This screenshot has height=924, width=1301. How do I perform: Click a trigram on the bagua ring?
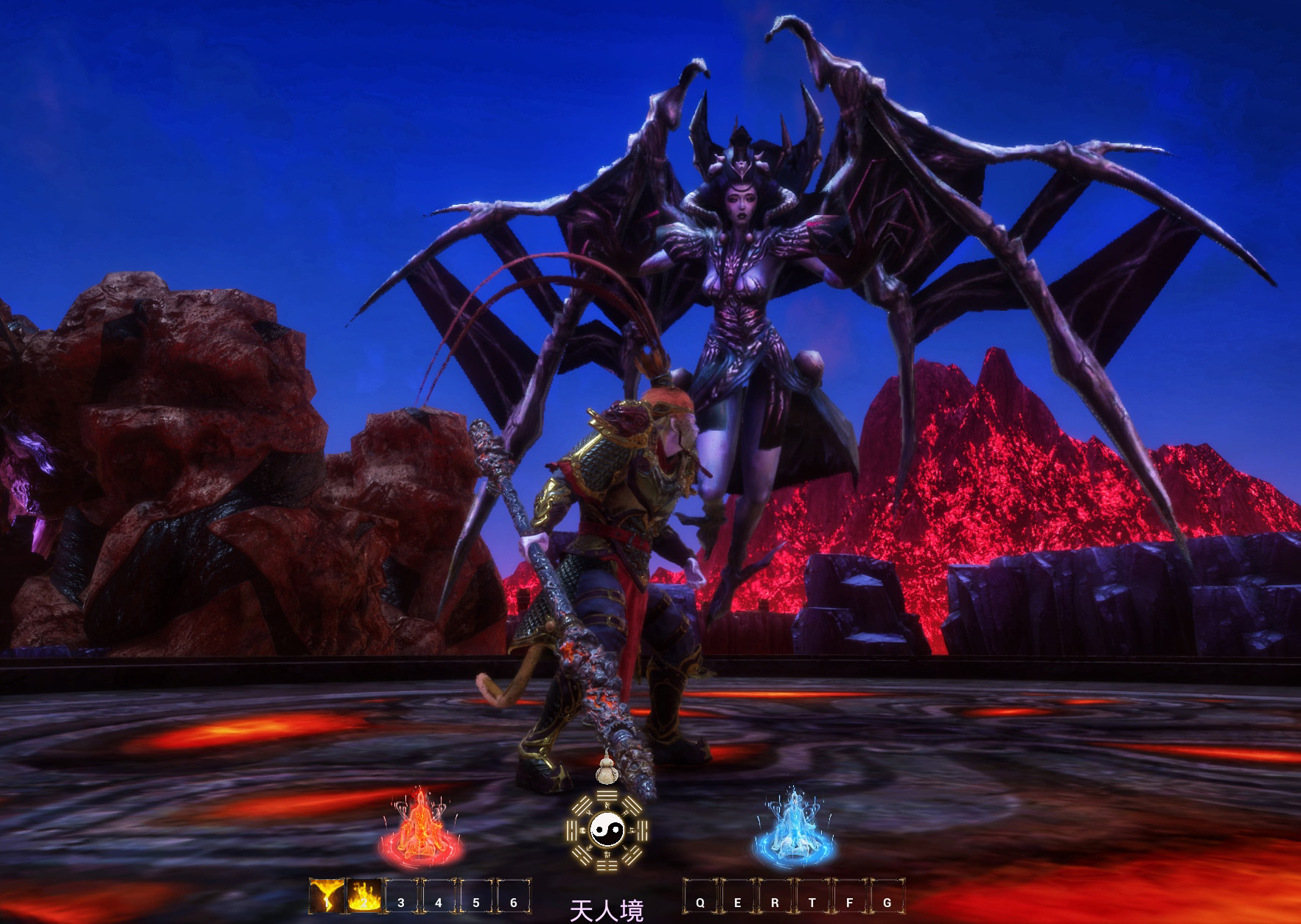click(x=607, y=796)
